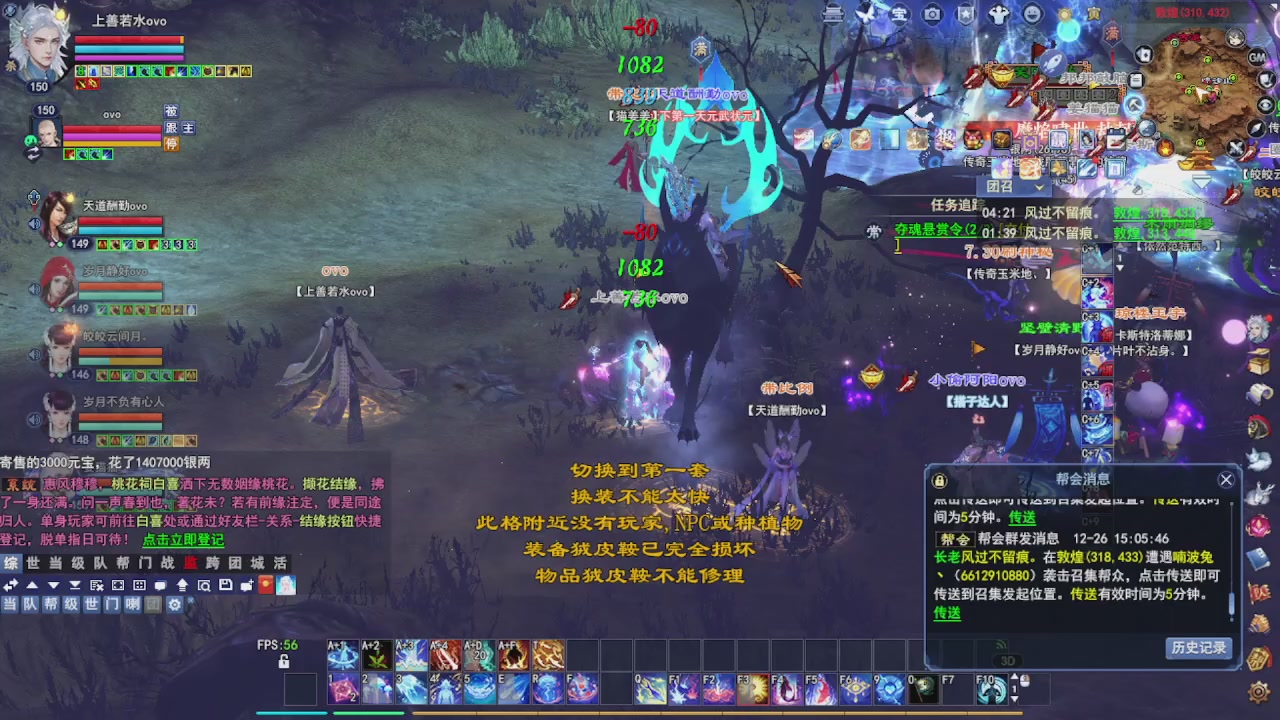Screen dimensions: 1280x720
Task: Open the chat settings gear icon
Action: point(175,605)
